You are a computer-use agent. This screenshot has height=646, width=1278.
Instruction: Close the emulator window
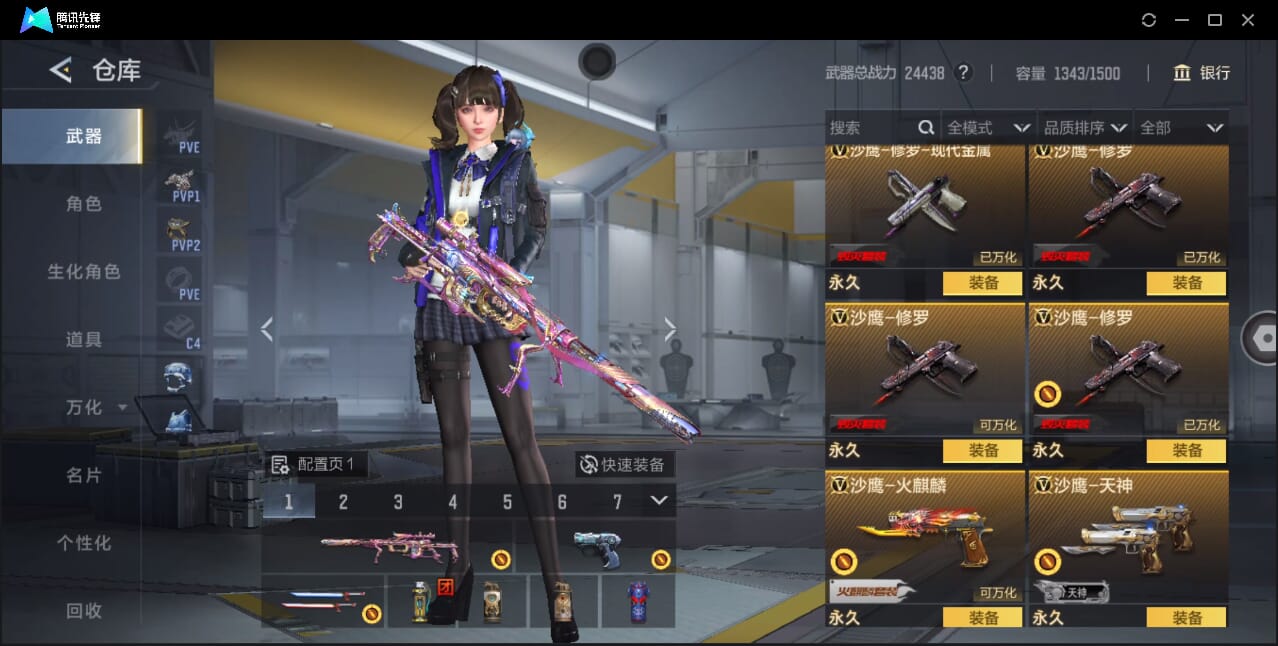pos(1247,20)
